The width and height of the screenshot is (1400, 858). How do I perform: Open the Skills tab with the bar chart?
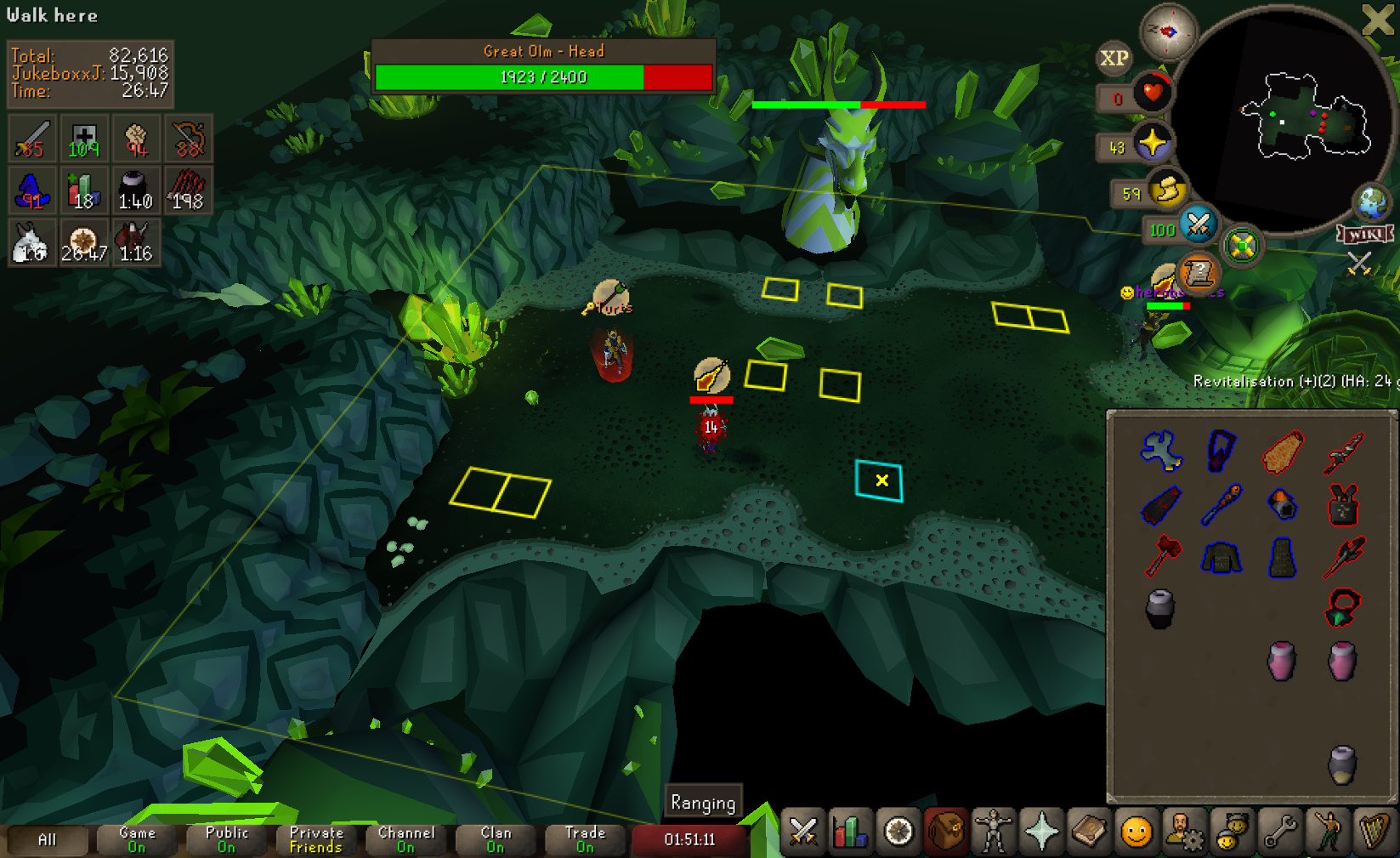pos(850,831)
